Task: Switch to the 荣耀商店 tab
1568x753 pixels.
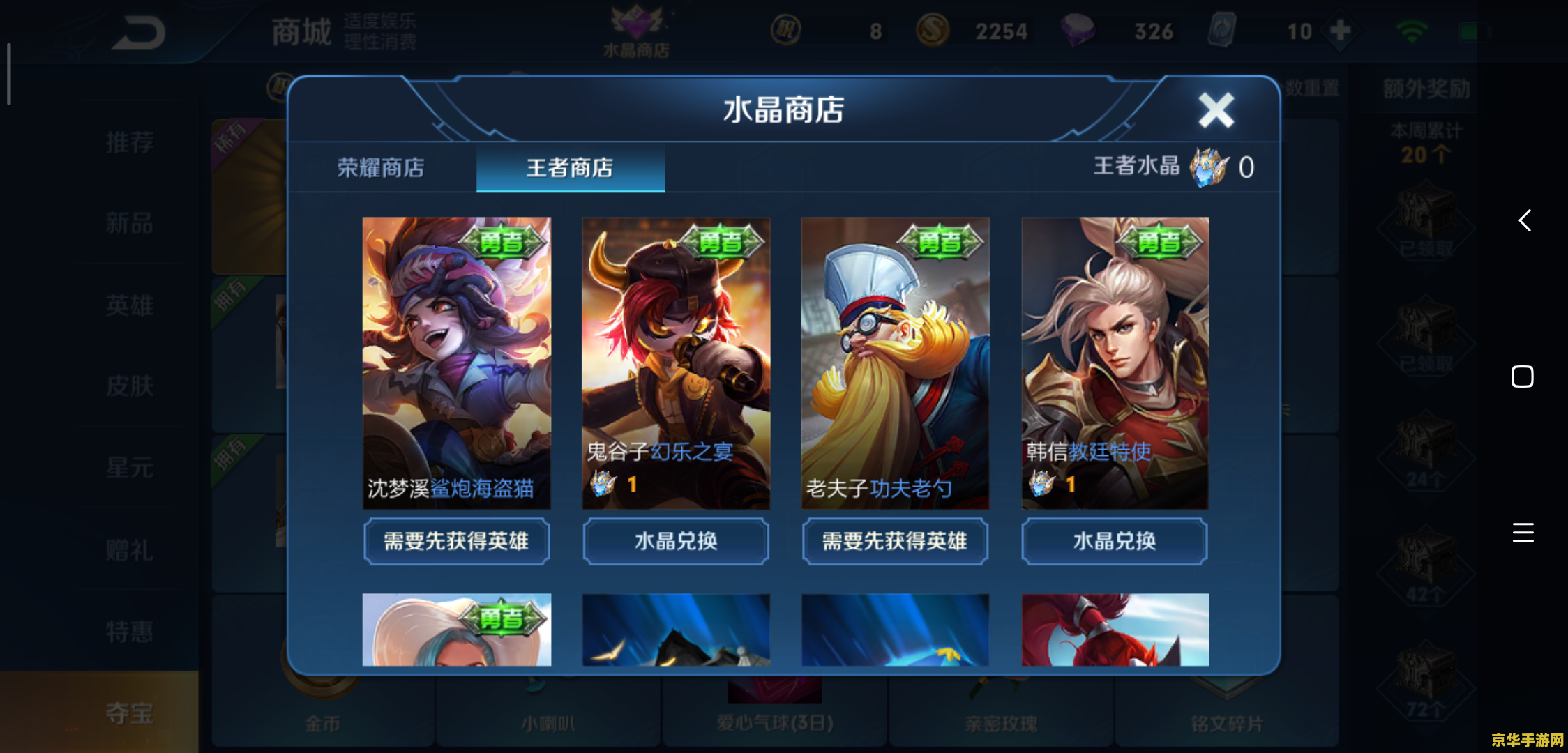Action: point(380,168)
